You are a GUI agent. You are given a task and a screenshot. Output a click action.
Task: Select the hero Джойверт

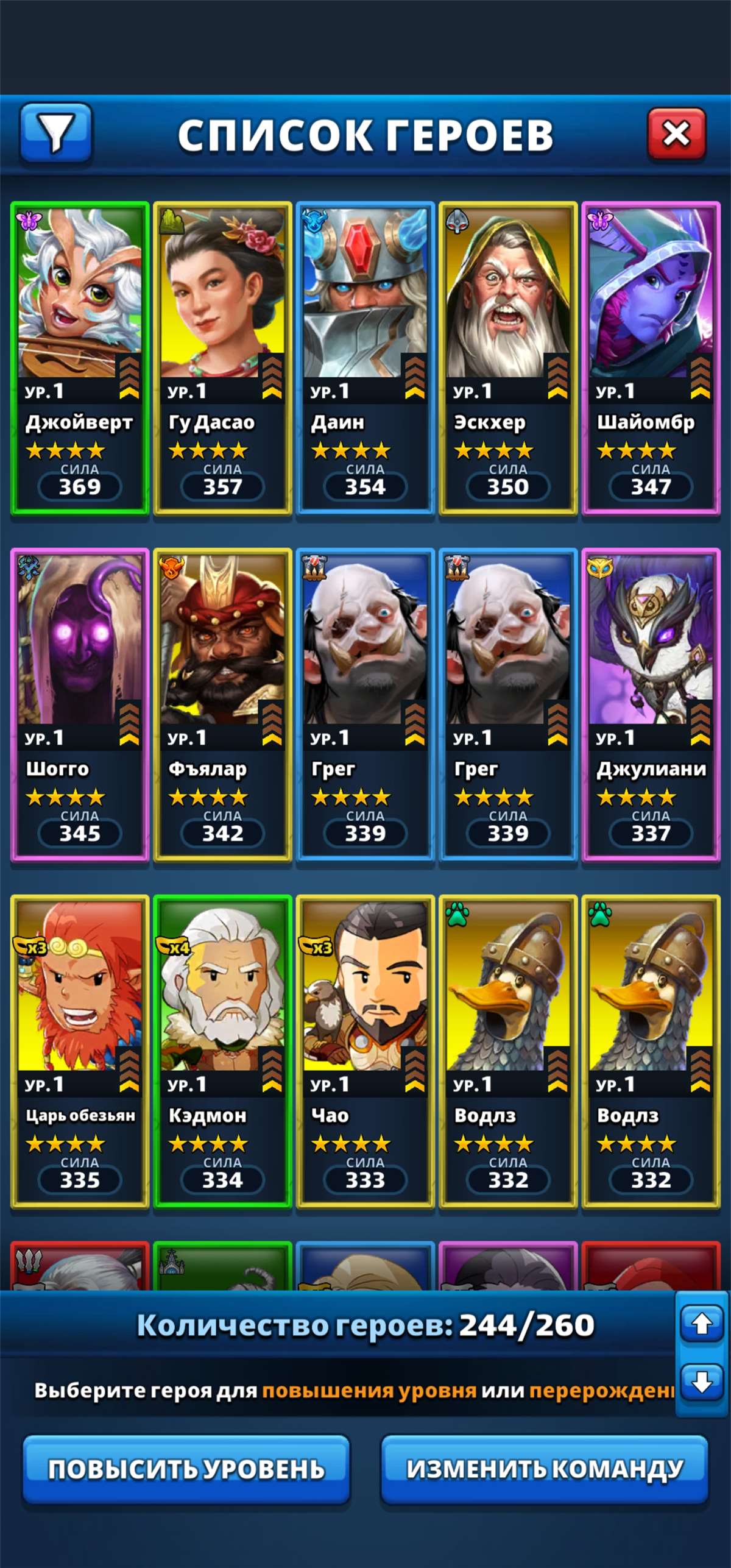pyautogui.click(x=80, y=358)
